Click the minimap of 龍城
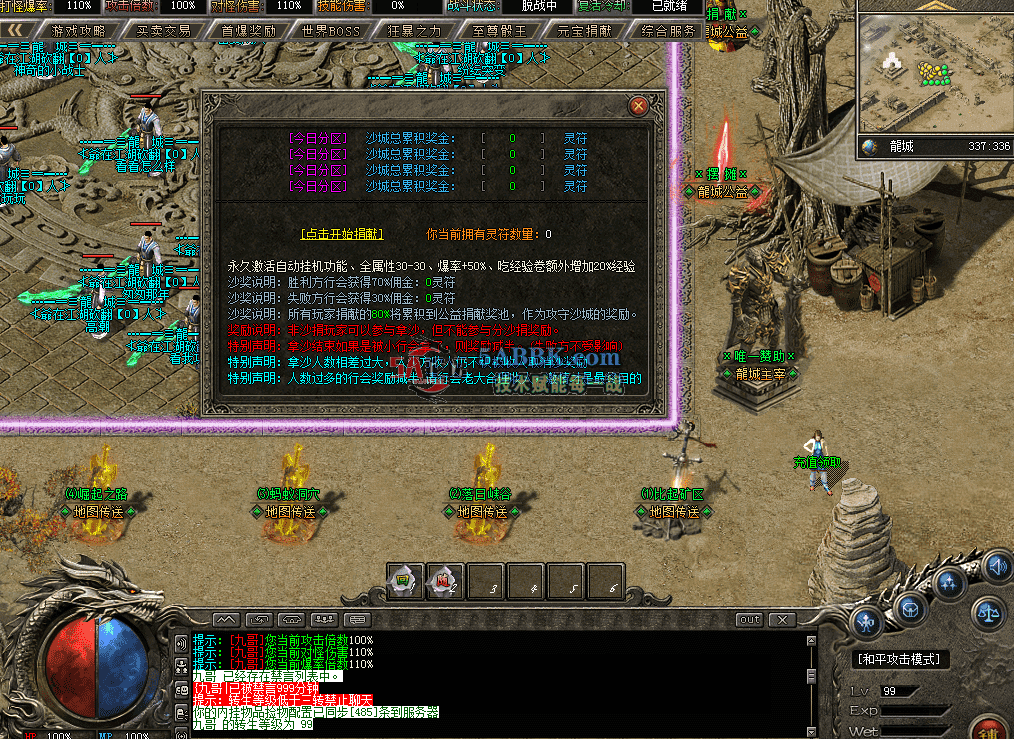This screenshot has width=1014, height=739. 935,75
